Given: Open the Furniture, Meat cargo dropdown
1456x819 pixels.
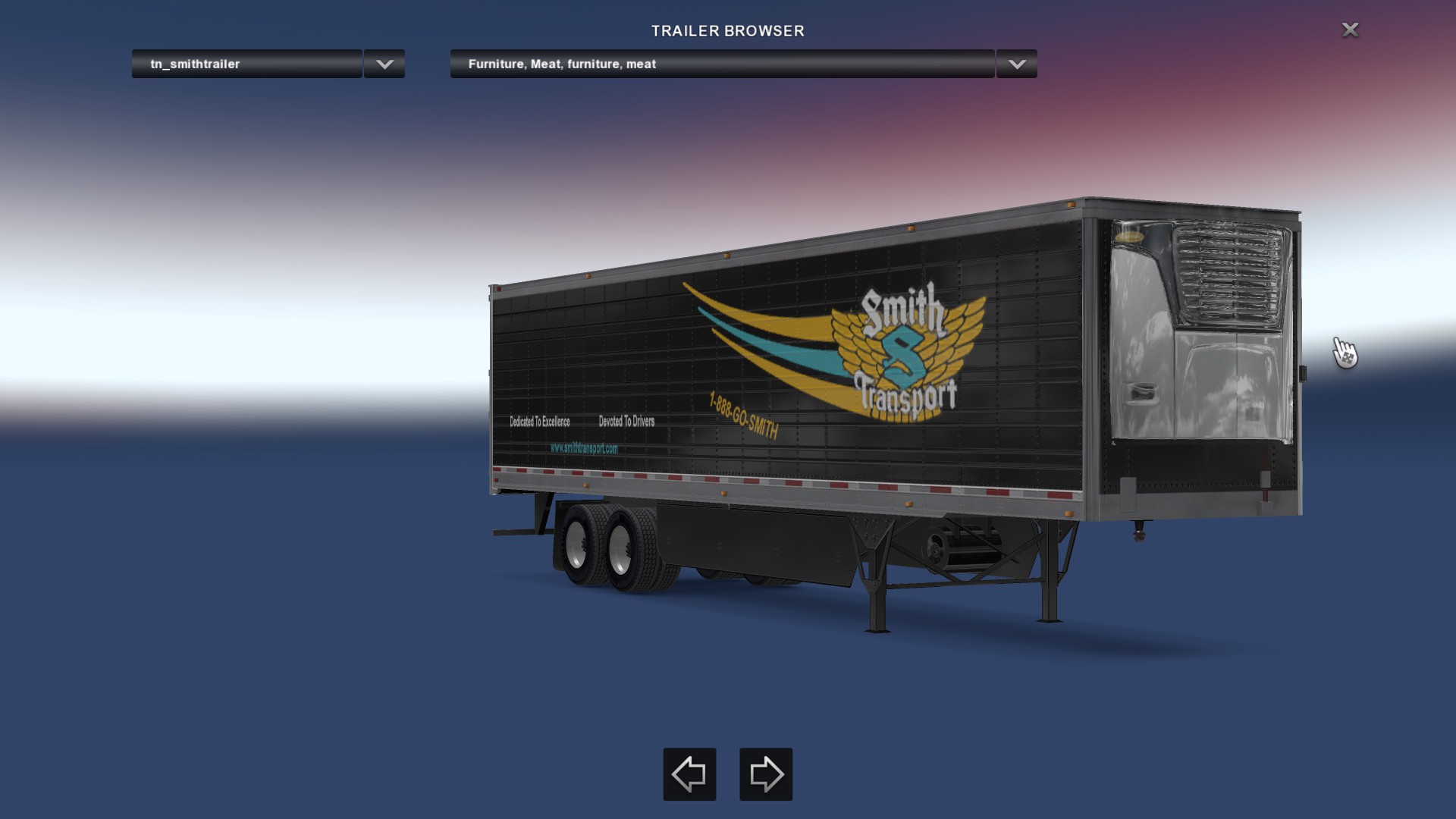Looking at the screenshot, I should coord(721,64).
